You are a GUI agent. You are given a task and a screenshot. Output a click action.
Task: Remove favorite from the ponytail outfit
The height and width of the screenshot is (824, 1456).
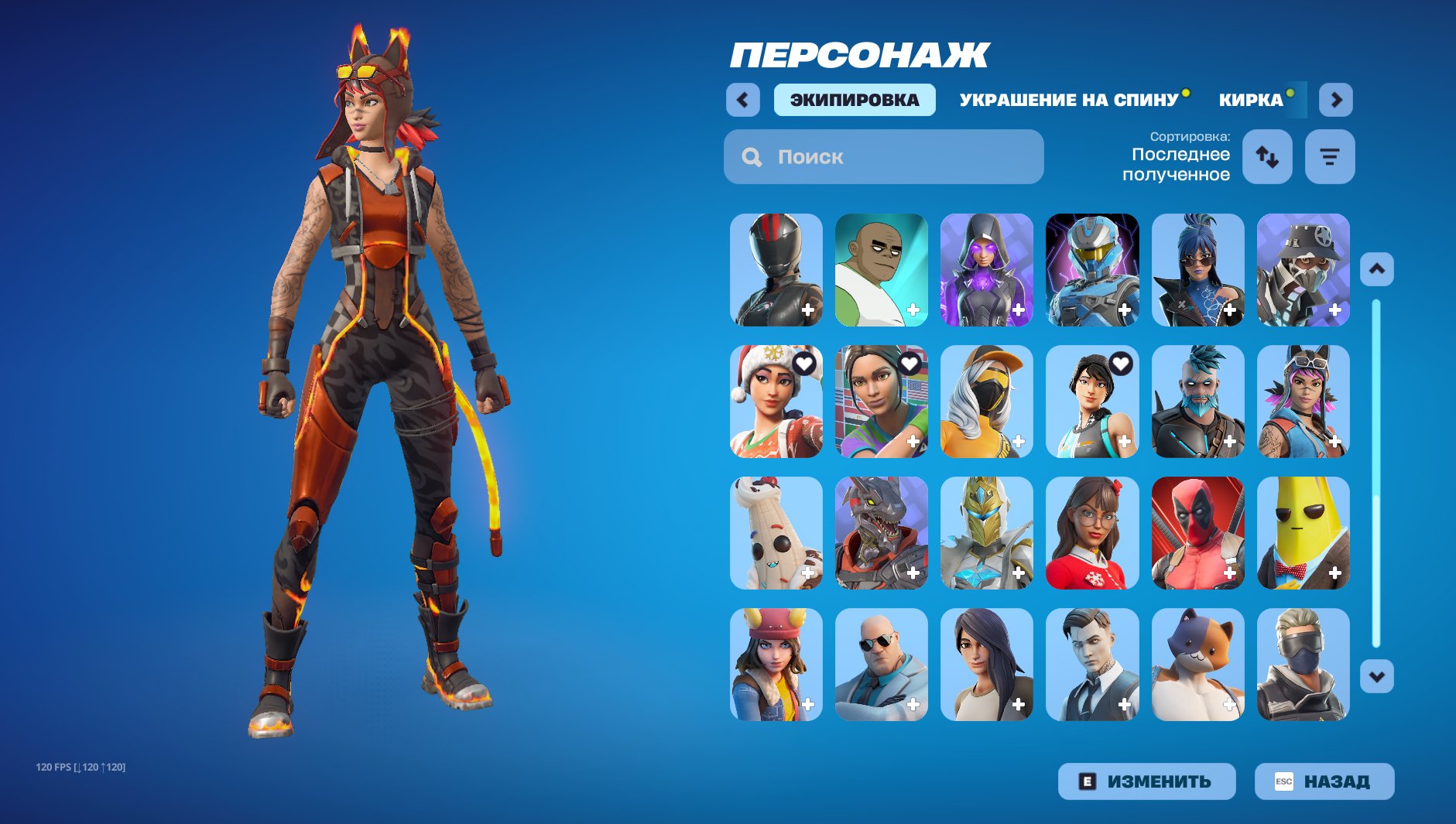1119,363
